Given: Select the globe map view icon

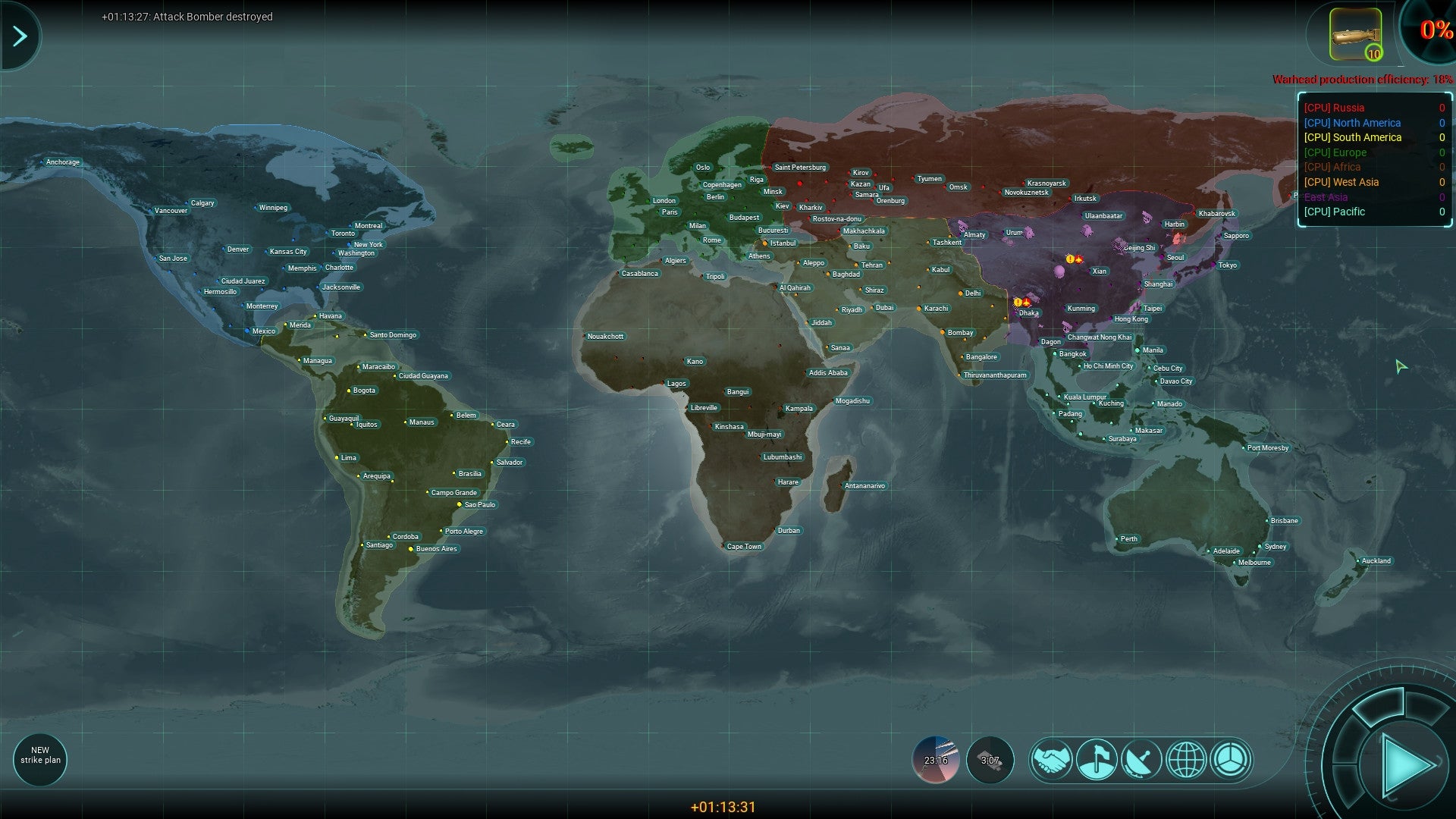Looking at the screenshot, I should (x=1185, y=759).
